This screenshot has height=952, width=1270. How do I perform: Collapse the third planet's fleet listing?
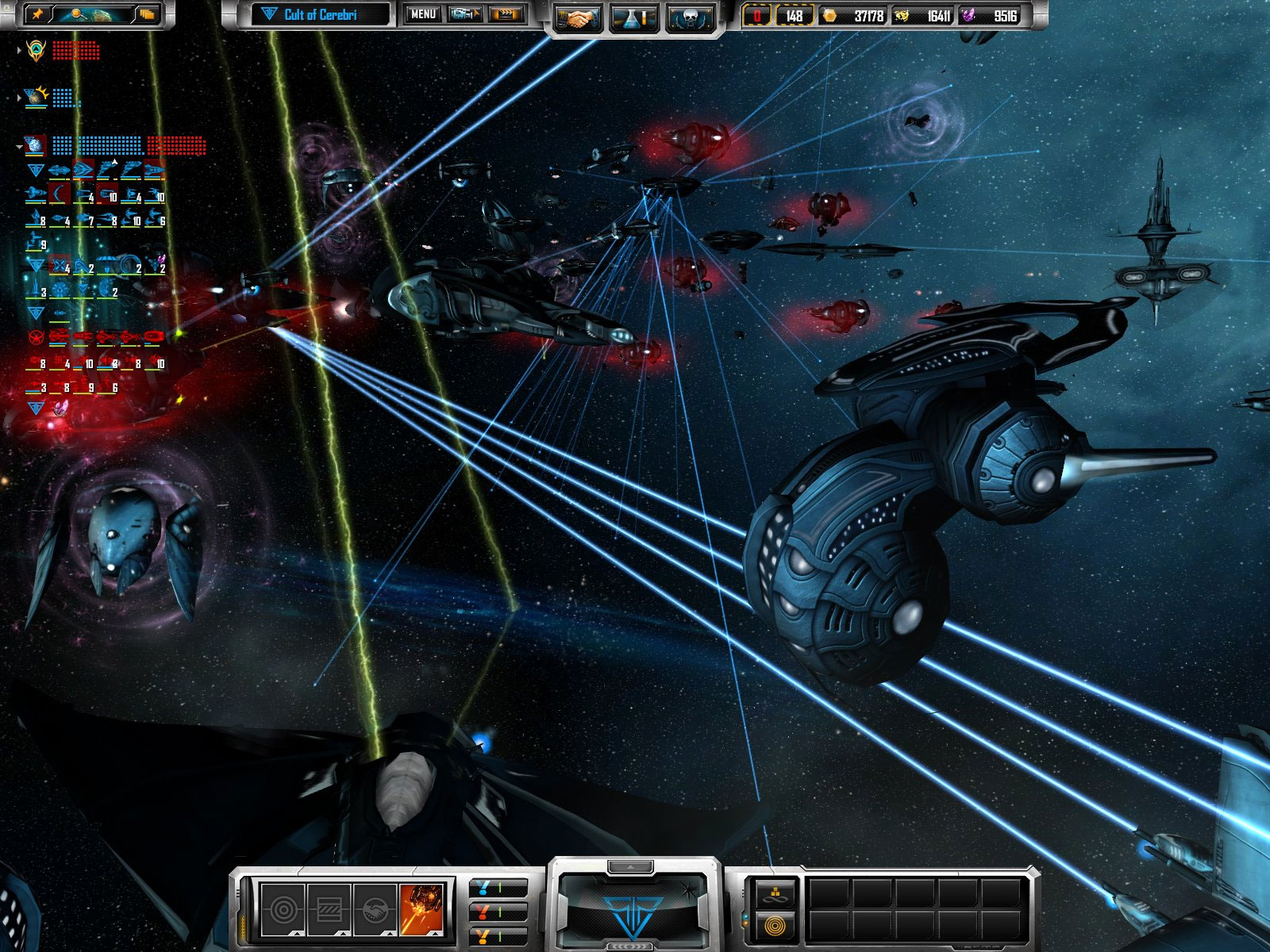tap(18, 146)
